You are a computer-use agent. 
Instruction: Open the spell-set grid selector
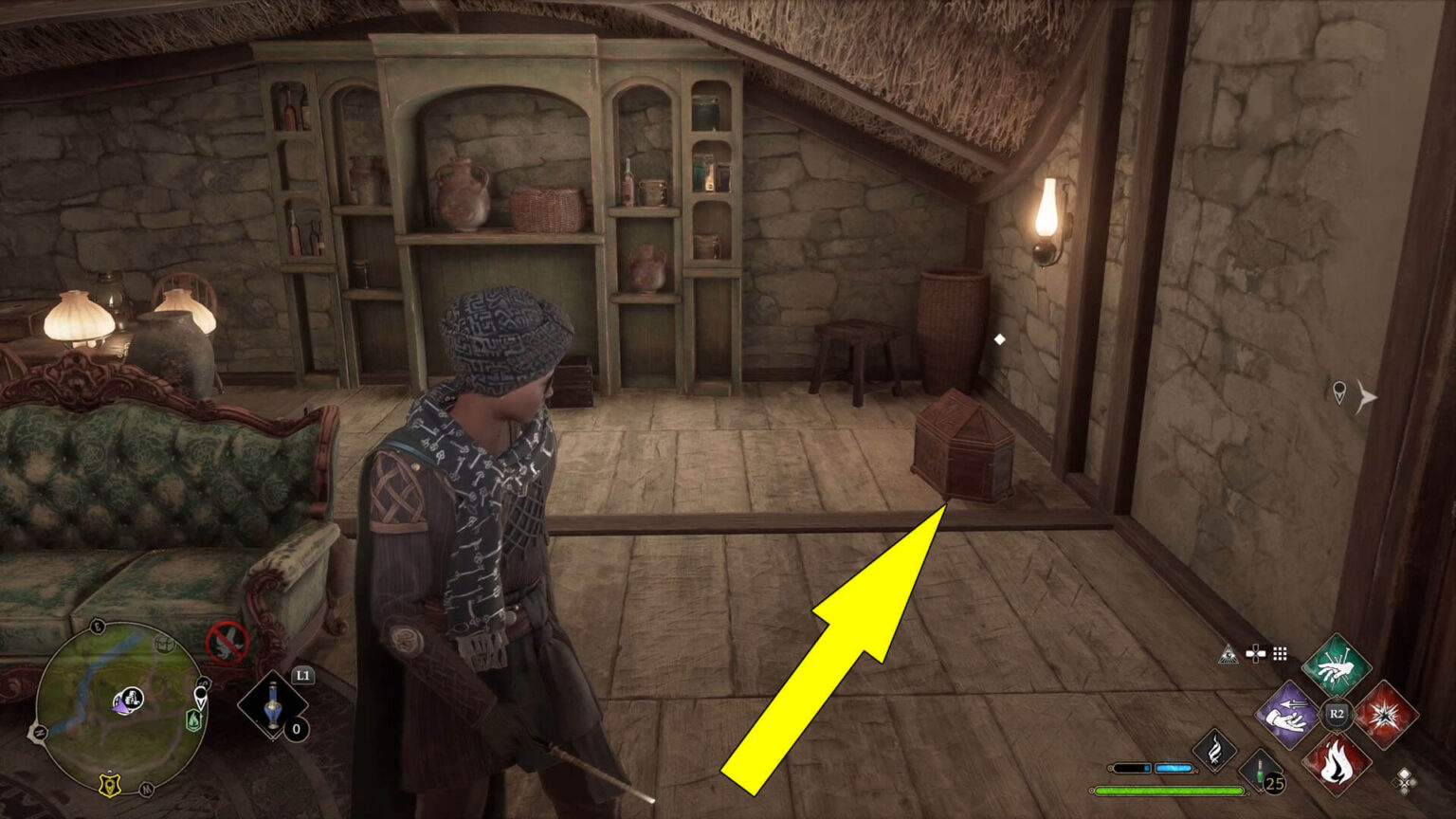tap(1280, 654)
